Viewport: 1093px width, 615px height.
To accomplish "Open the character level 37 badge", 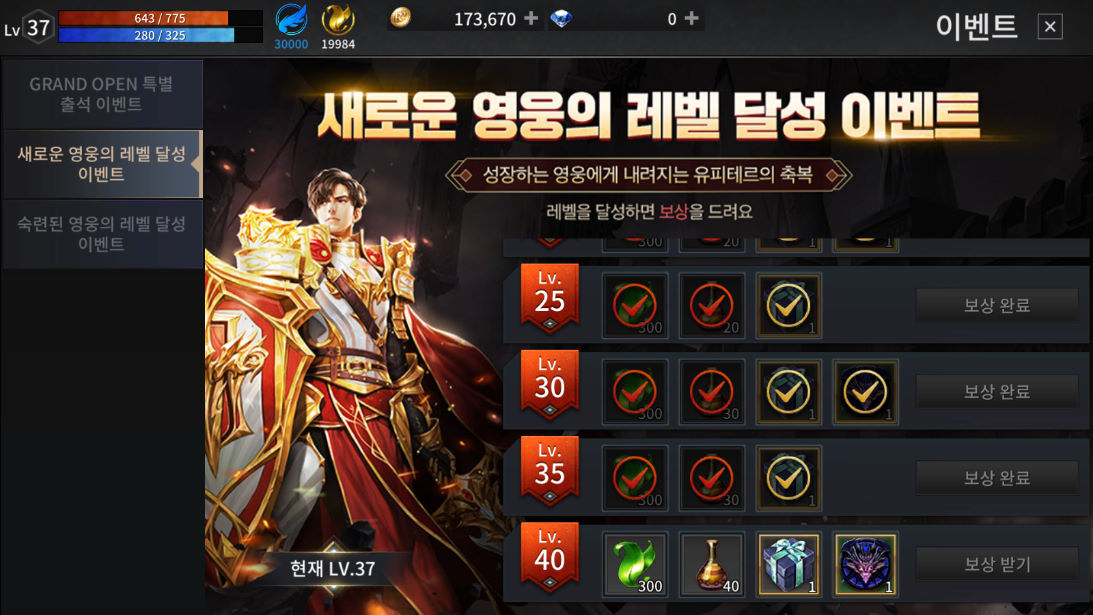I will 36,28.
